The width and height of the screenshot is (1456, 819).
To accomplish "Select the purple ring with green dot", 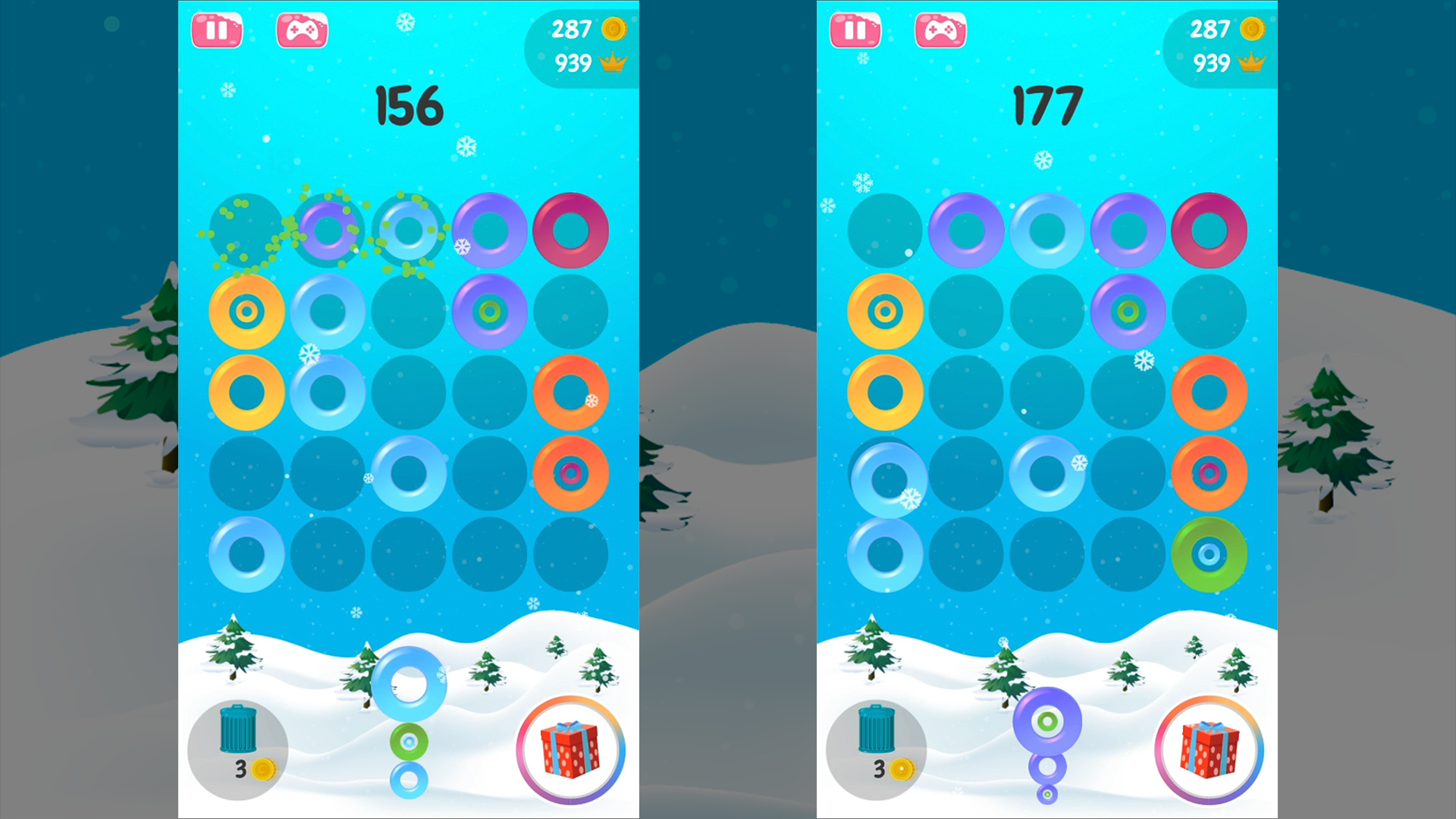I will [x=491, y=311].
